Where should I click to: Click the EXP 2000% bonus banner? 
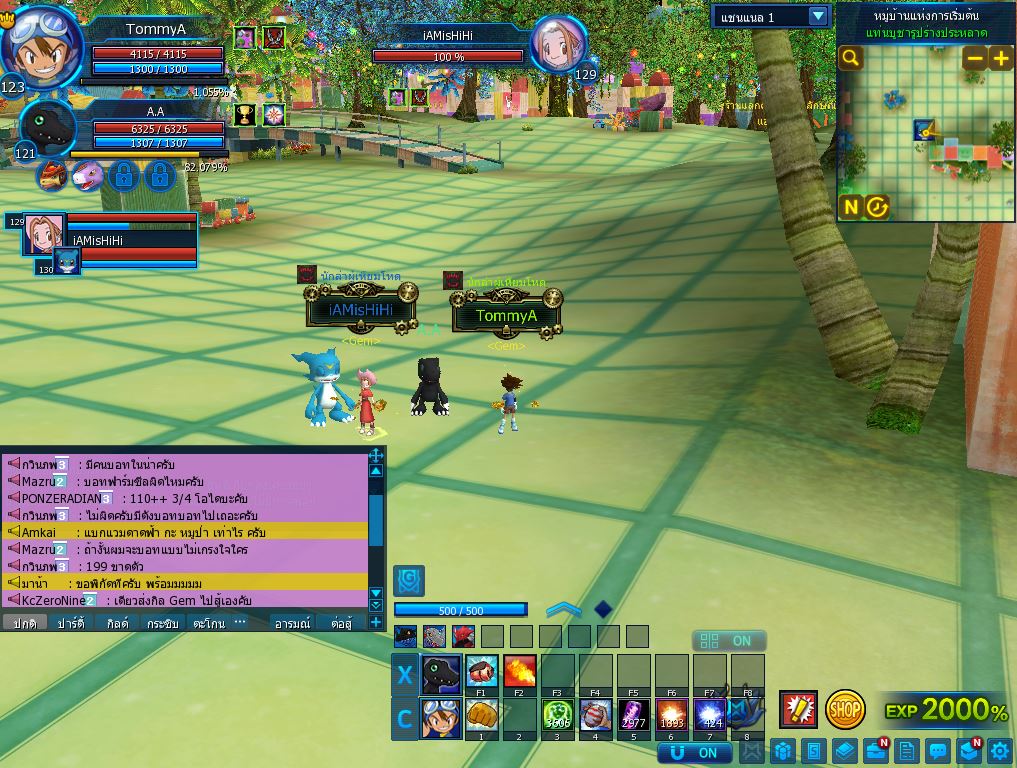point(946,710)
